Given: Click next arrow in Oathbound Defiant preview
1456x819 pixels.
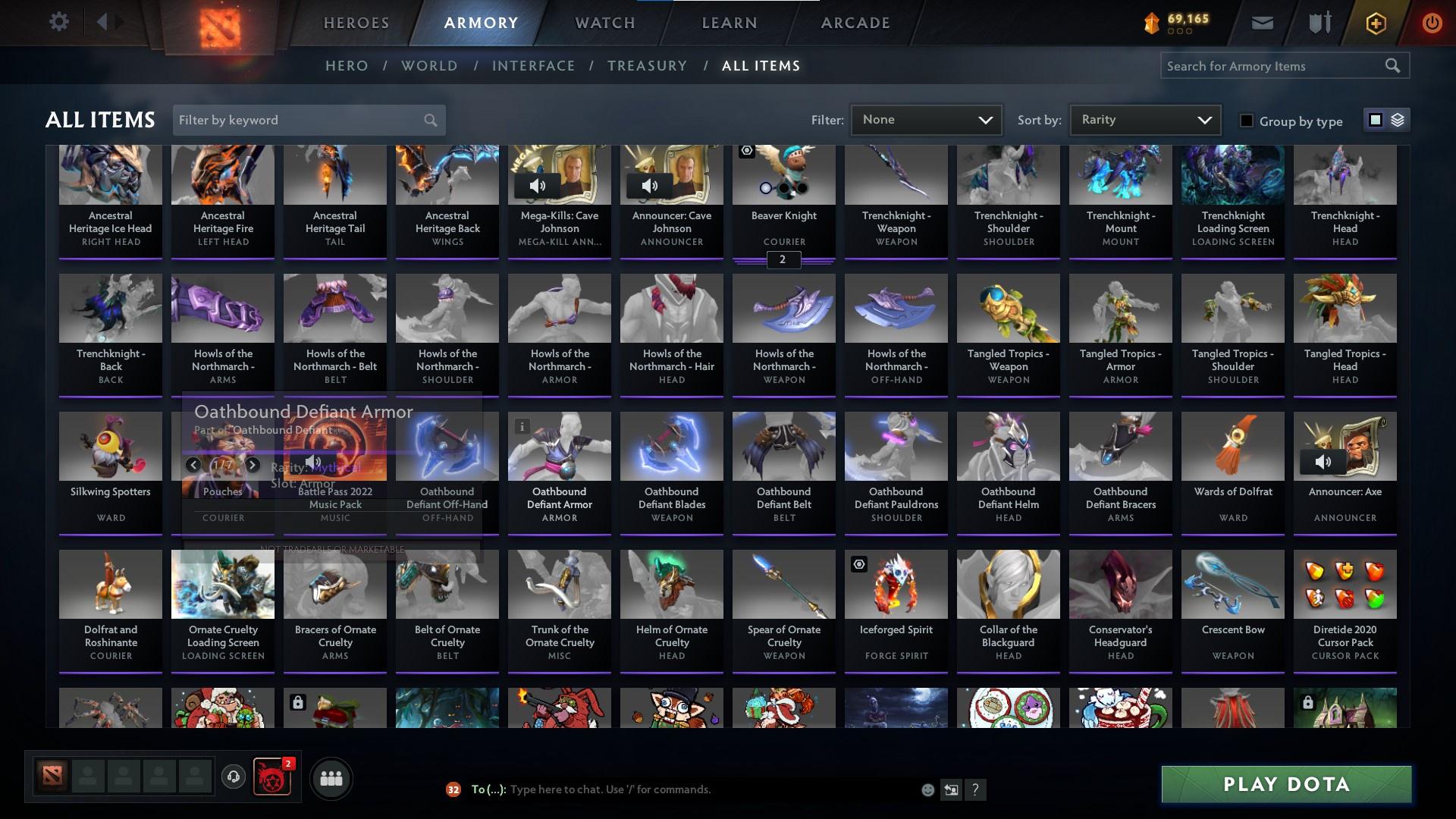Looking at the screenshot, I should 253,465.
